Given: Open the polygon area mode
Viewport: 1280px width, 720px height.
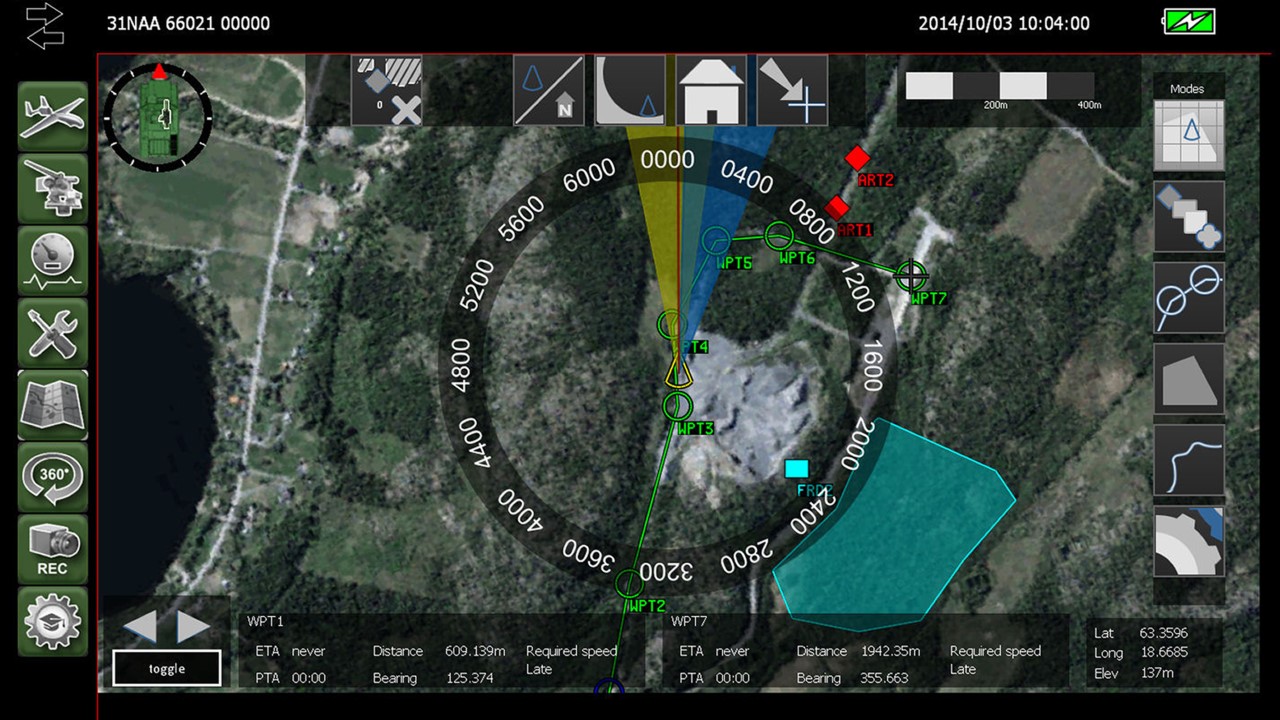Looking at the screenshot, I should [1188, 380].
